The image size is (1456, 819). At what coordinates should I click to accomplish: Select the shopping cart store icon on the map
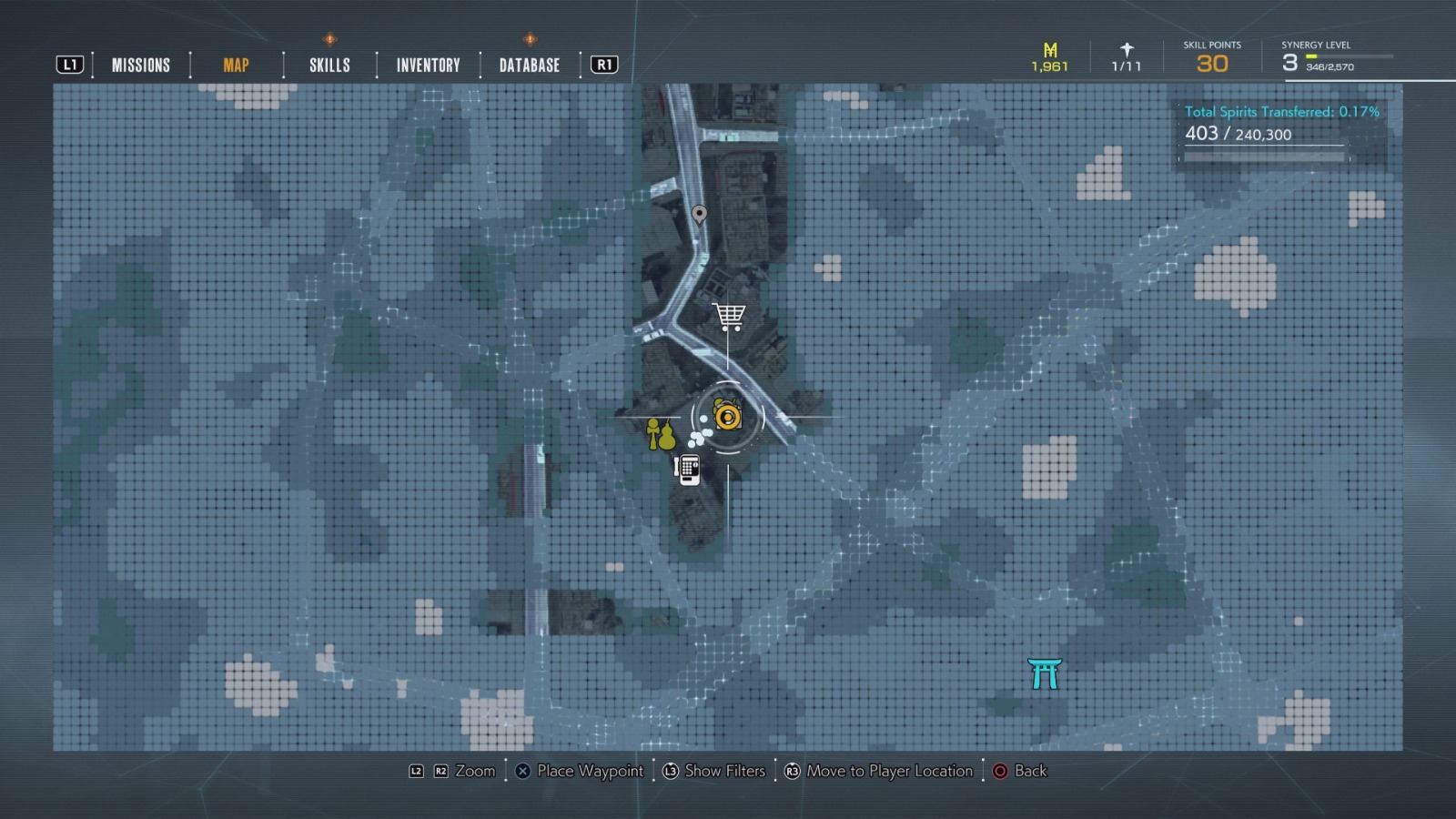(x=730, y=314)
